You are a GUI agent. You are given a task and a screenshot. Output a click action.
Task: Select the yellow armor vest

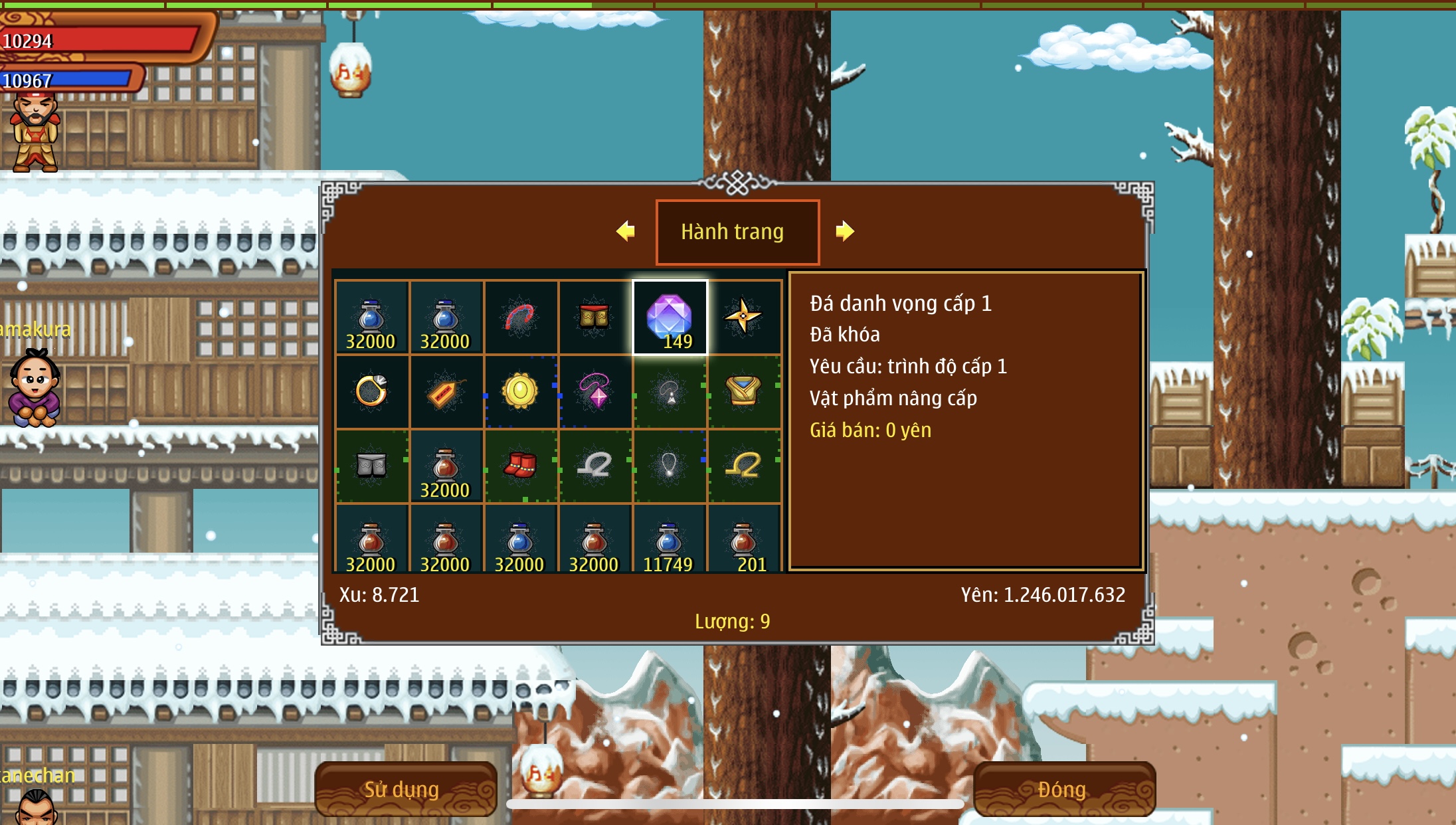(744, 391)
